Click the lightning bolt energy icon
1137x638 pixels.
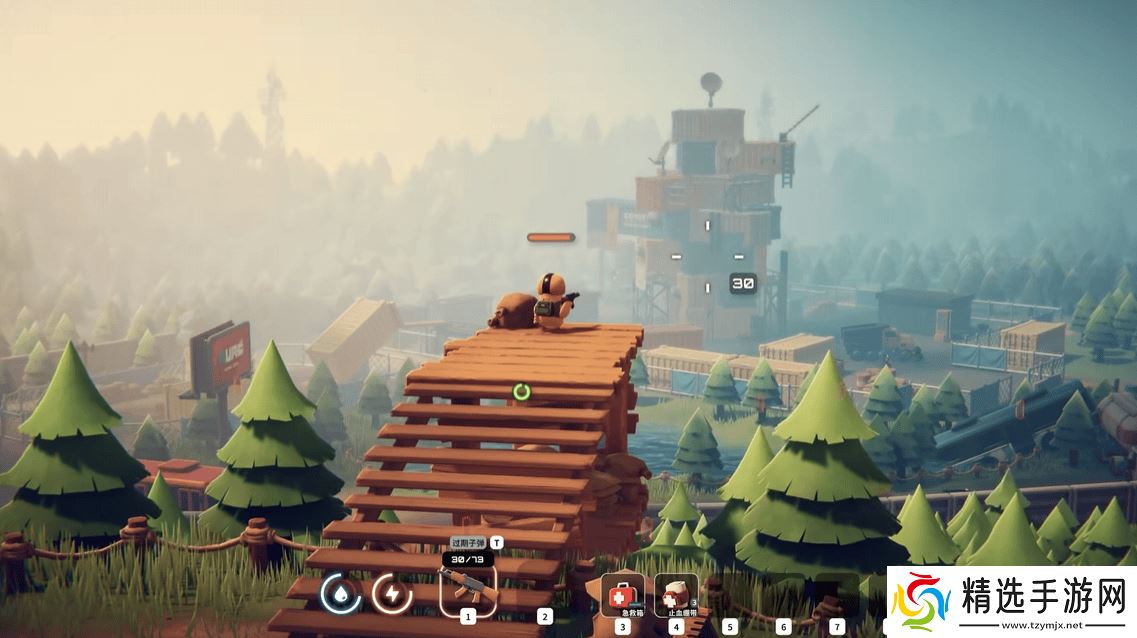pos(392,595)
